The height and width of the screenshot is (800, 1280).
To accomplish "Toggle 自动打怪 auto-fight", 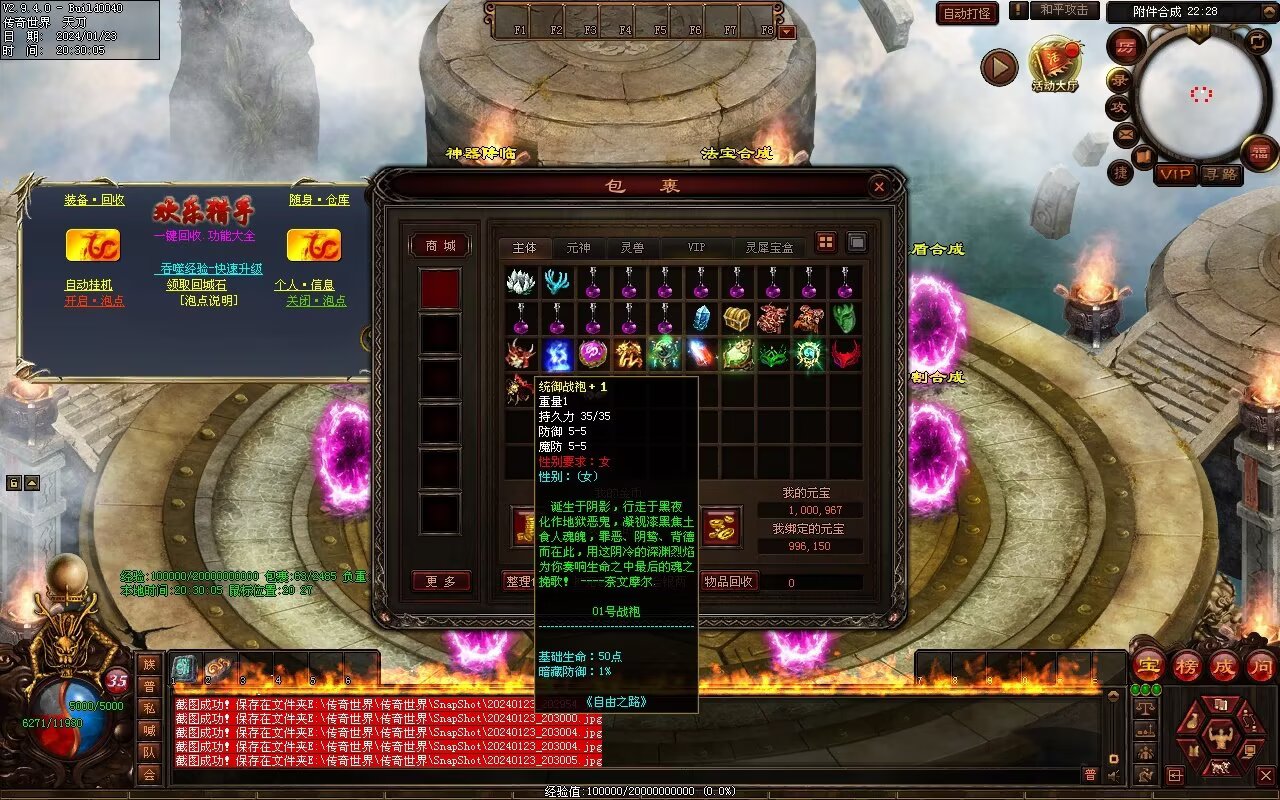I will (x=967, y=13).
